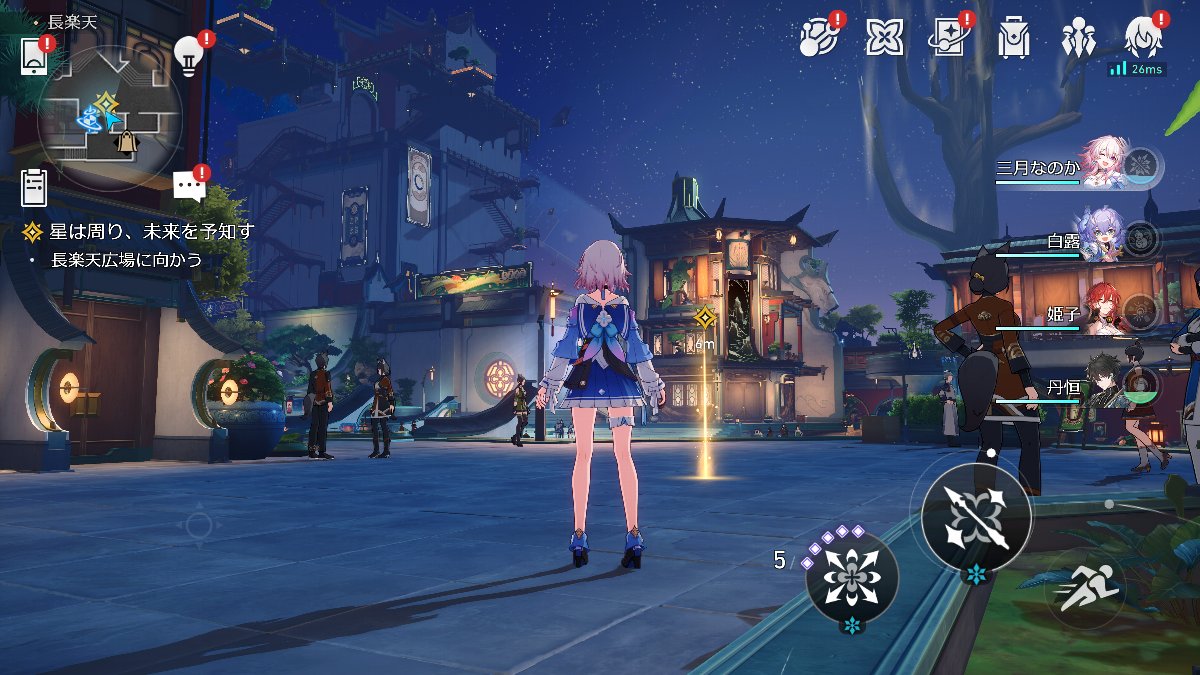The image size is (1200, 675).
Task: Tap the lightbulb tutorial icon
Action: tap(188, 53)
